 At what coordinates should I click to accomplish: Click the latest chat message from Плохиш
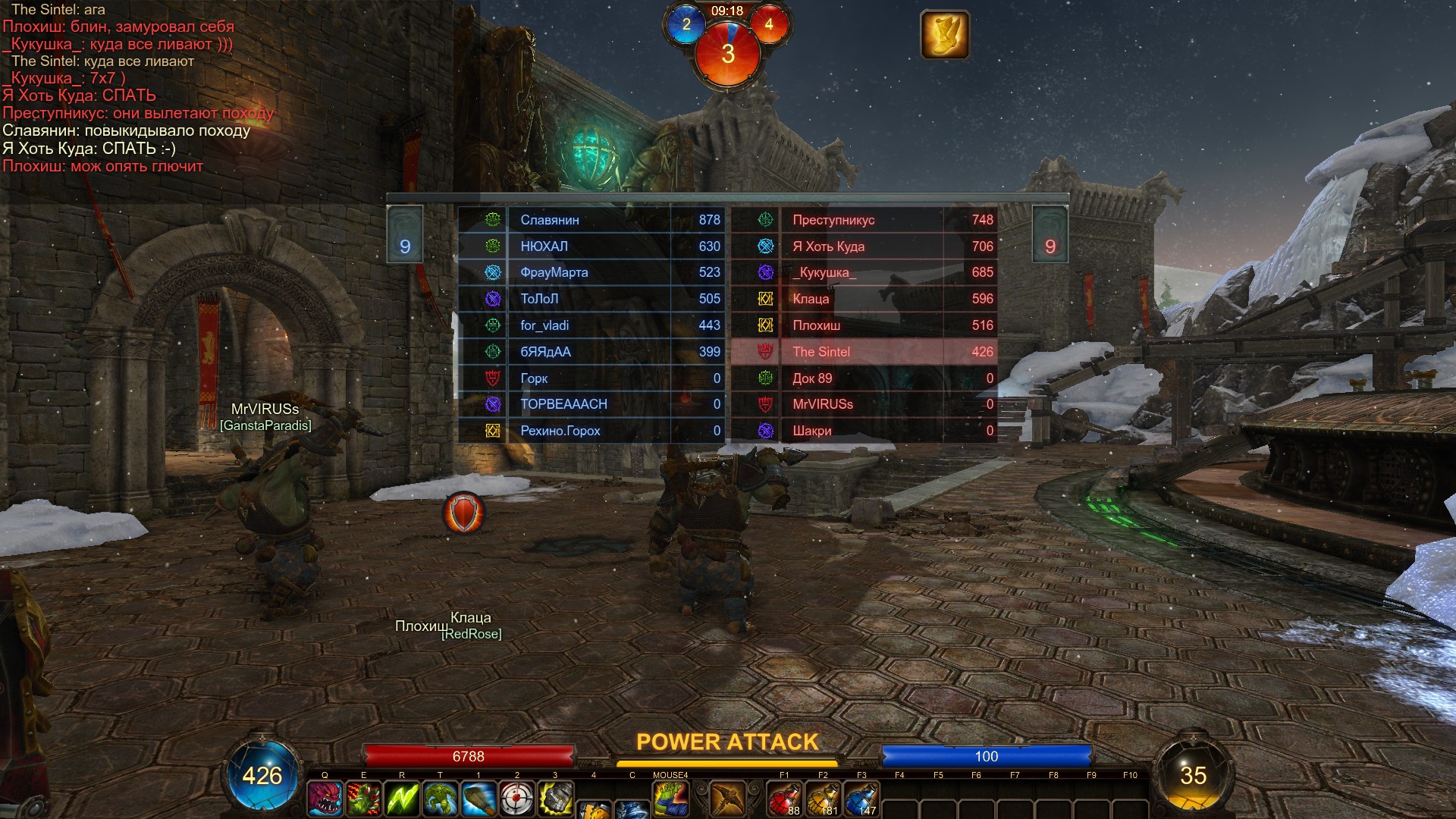(x=103, y=166)
